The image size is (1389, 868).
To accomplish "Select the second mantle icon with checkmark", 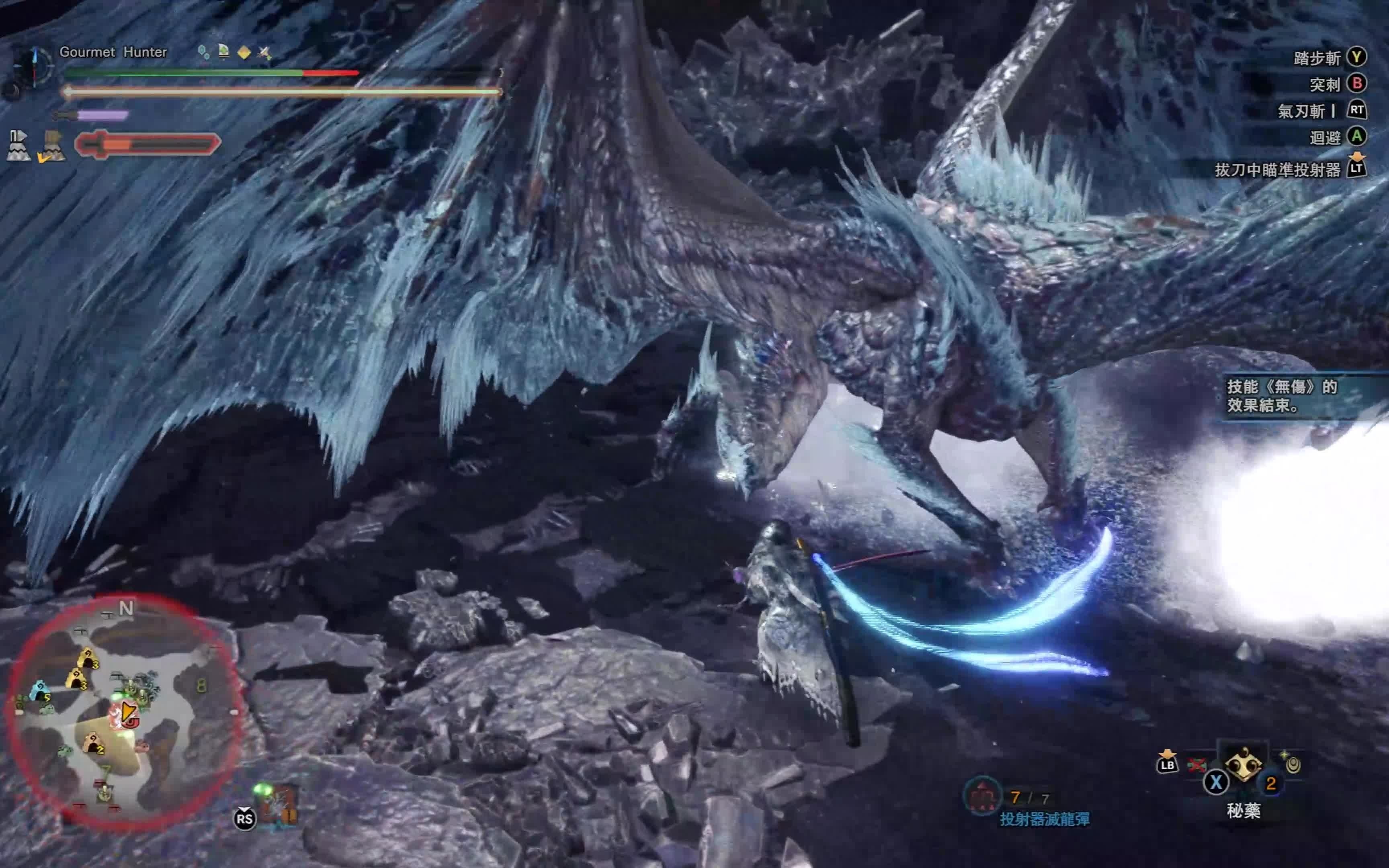I will [52, 146].
